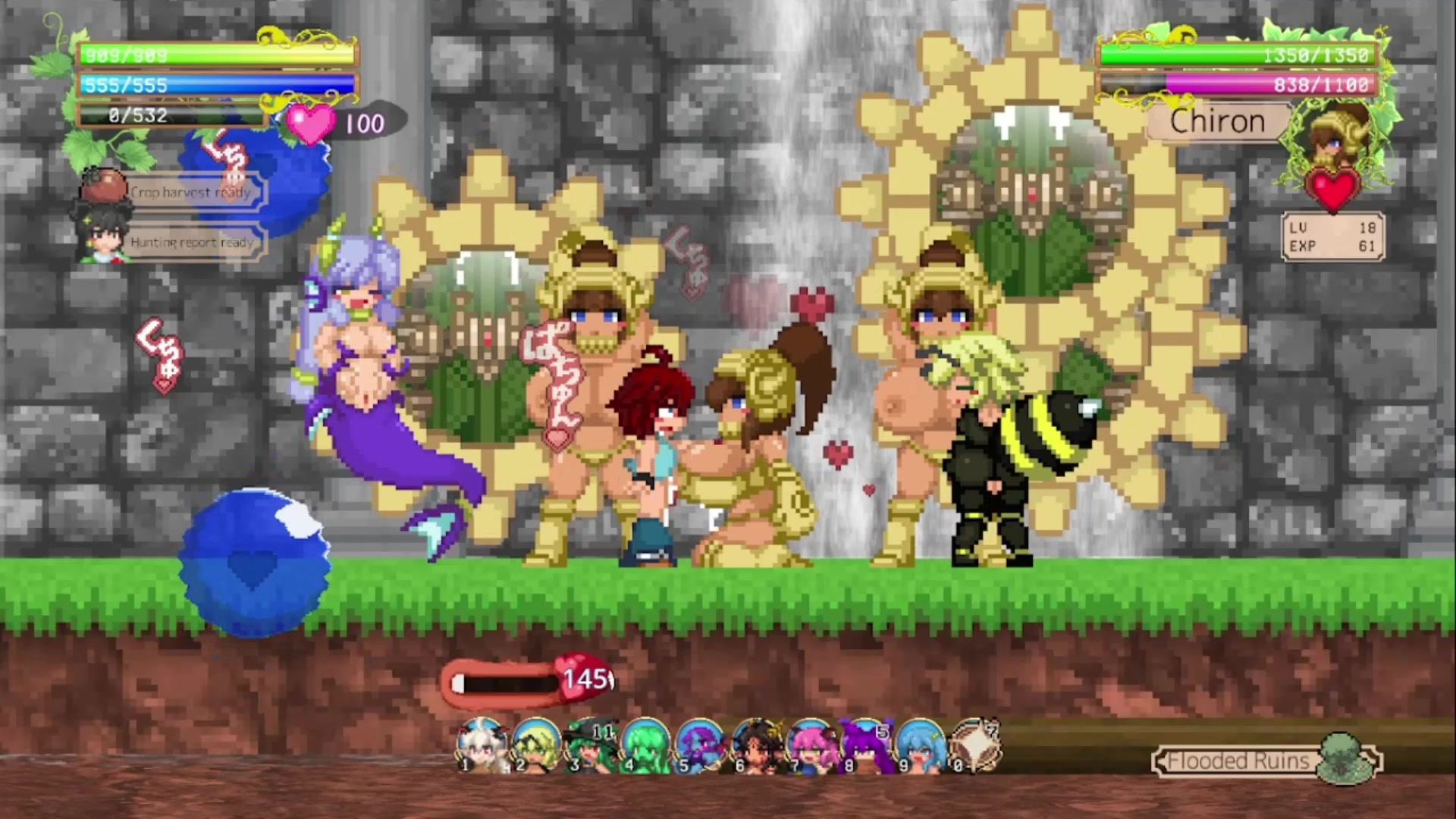
Task: Select the purple-haired blue companion in slot 5
Action: pos(700,745)
